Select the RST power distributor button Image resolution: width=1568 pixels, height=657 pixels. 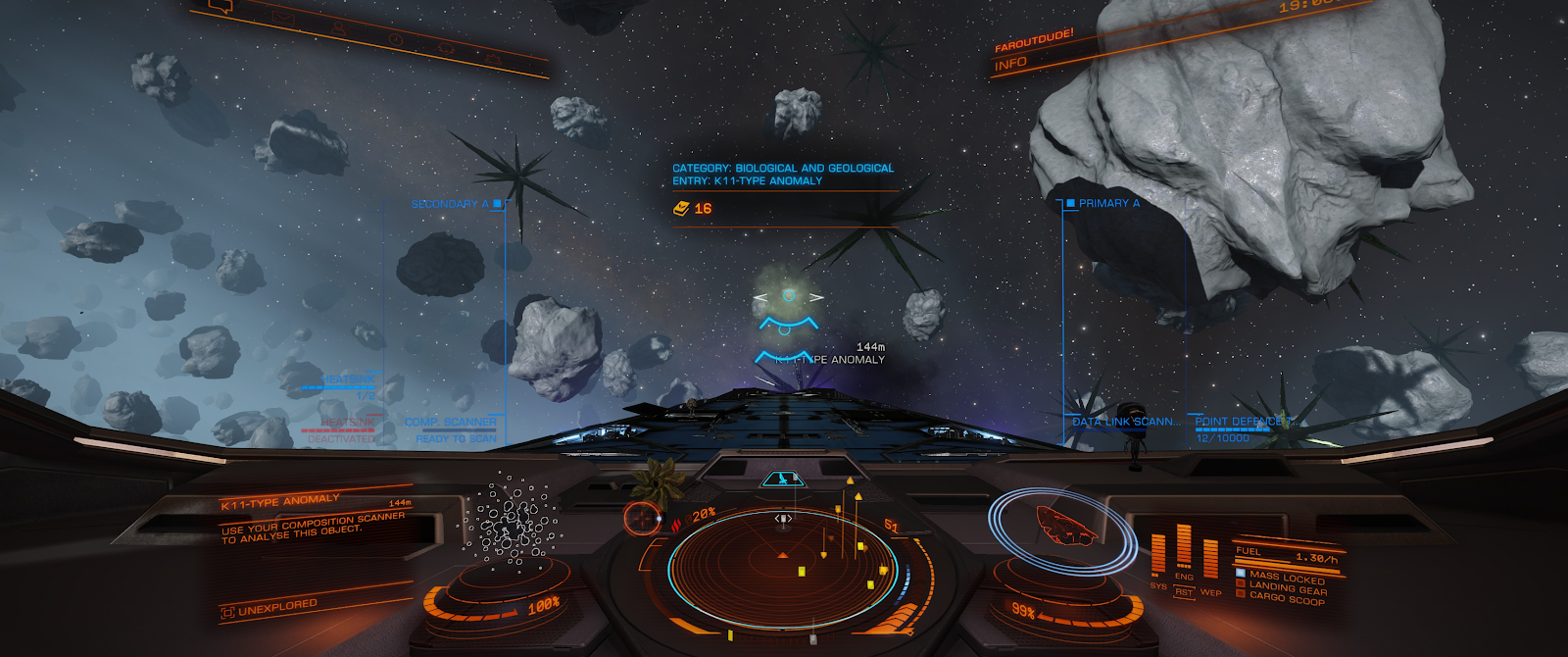(1184, 592)
